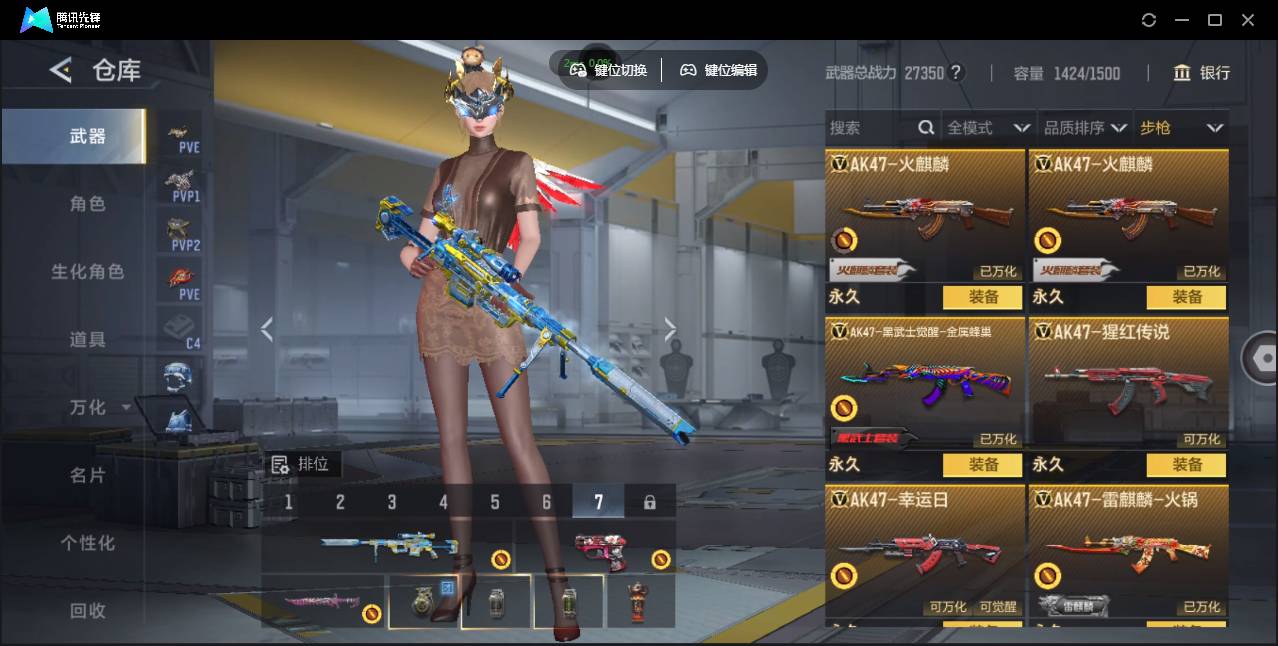1278x646 pixels.
Task: Select the AK47-幸运日 weapon card
Action: coord(925,550)
